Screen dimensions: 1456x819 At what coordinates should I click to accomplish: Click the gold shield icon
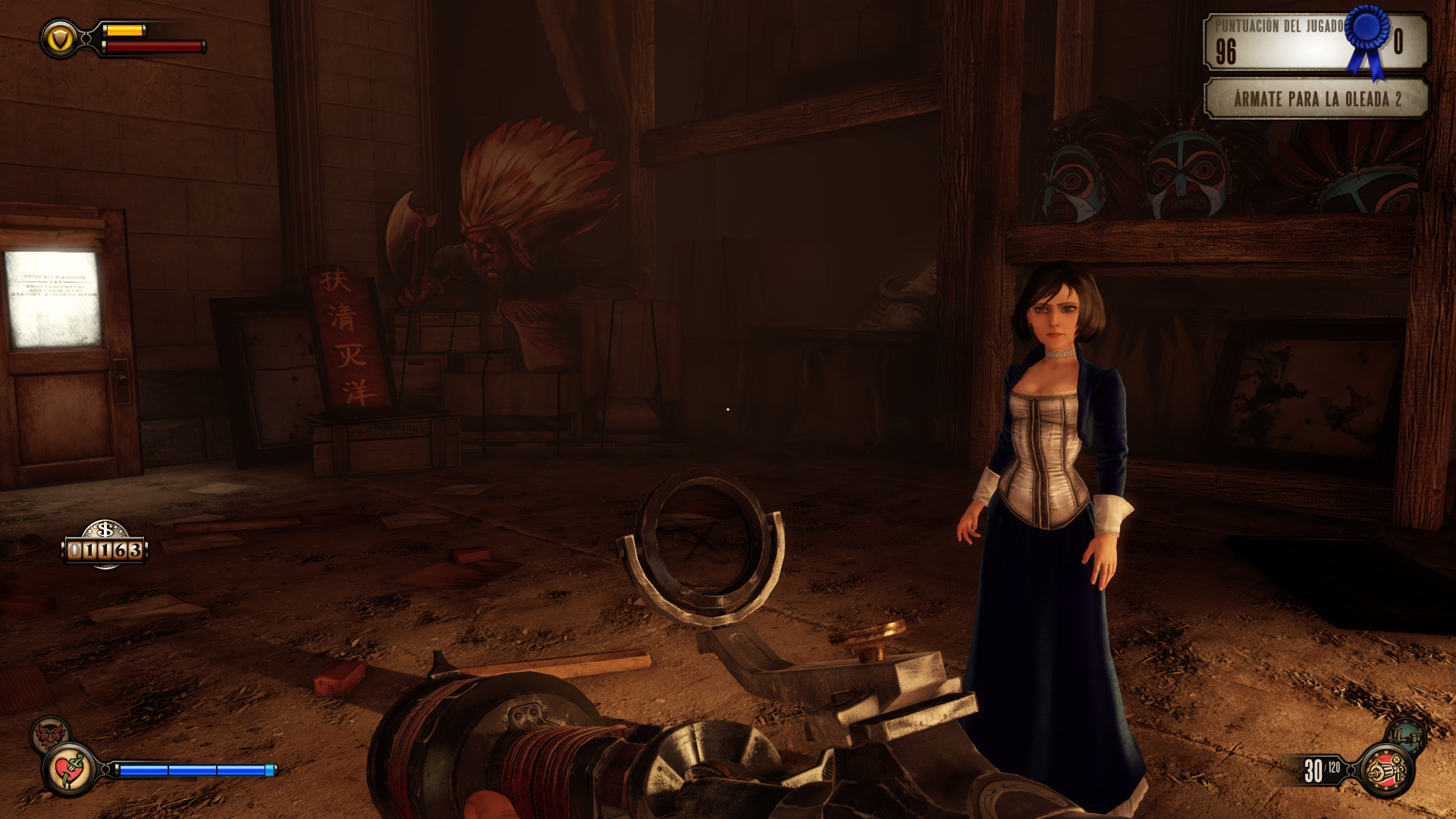tap(60, 38)
